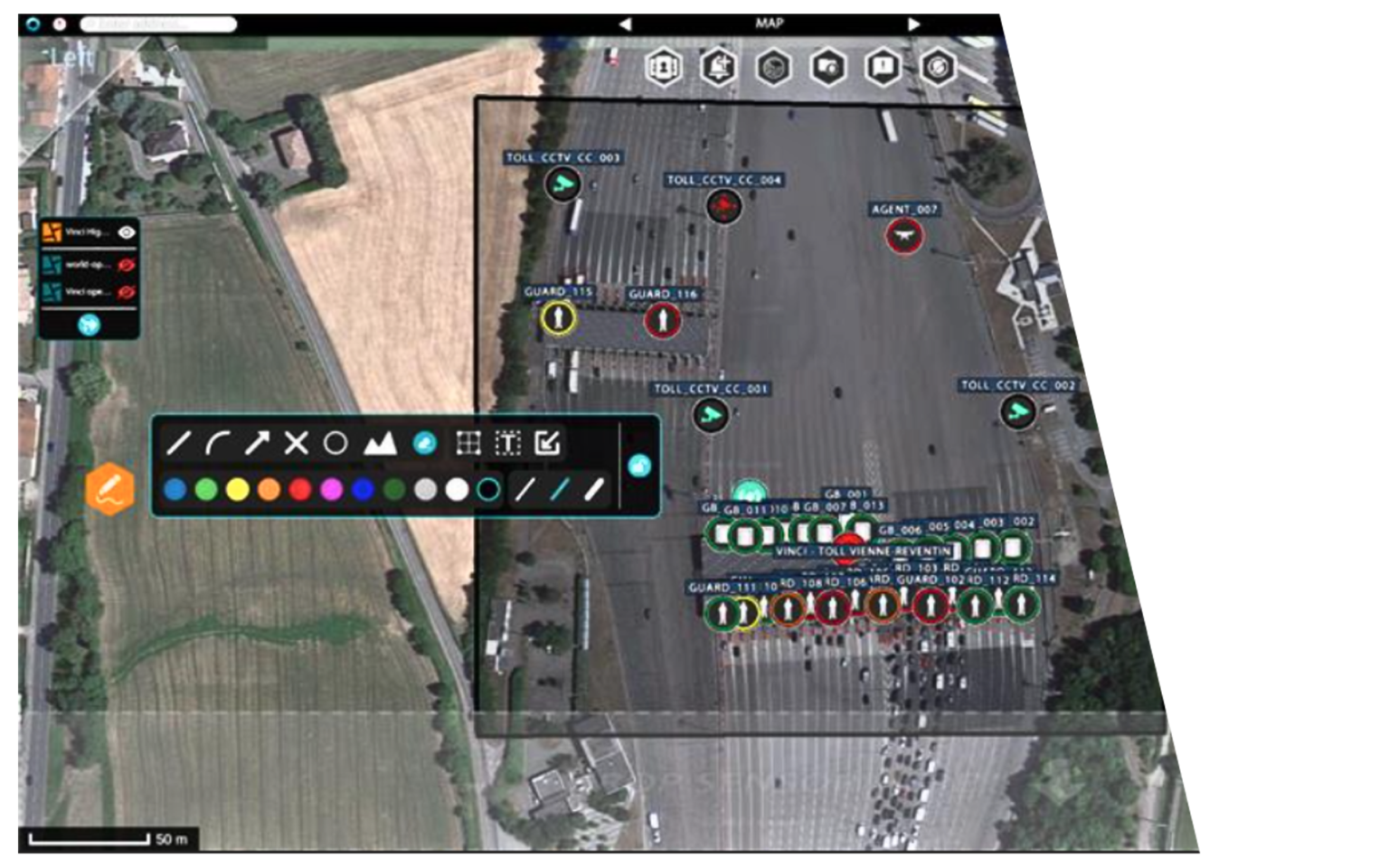The image size is (1389, 868).
Task: Unhide the Vinci ope layer
Action: coord(125,289)
